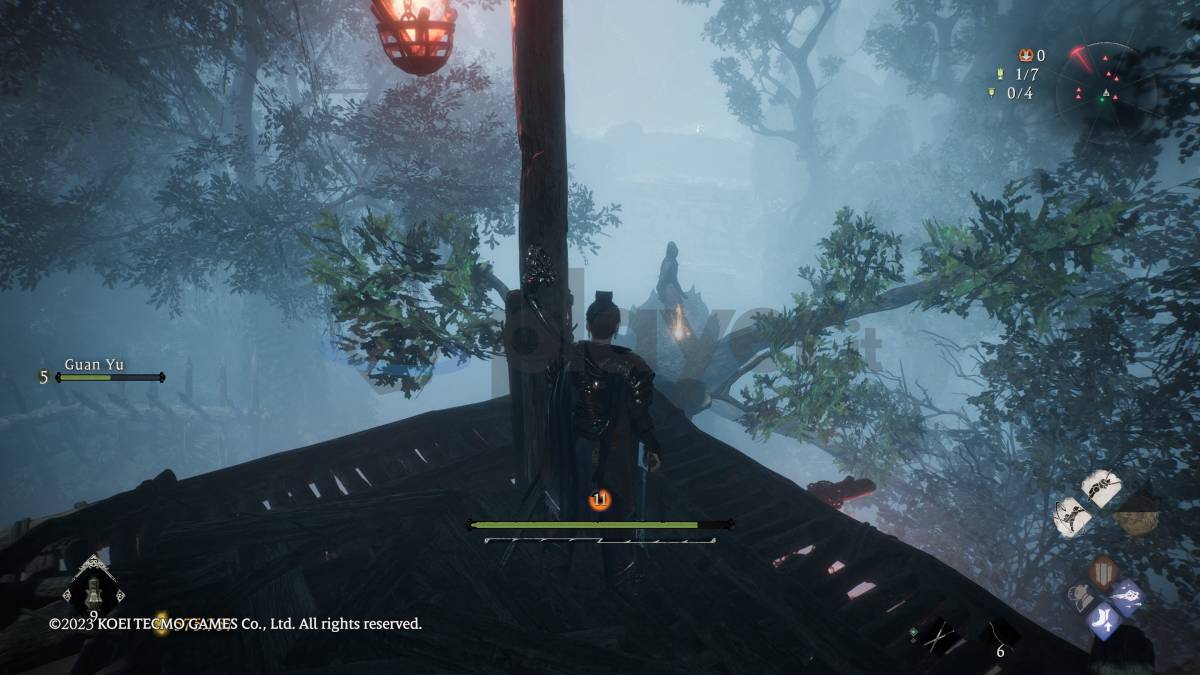Click the green ally marker on minimap
Viewport: 1200px width, 675px height.
[x=1105, y=96]
